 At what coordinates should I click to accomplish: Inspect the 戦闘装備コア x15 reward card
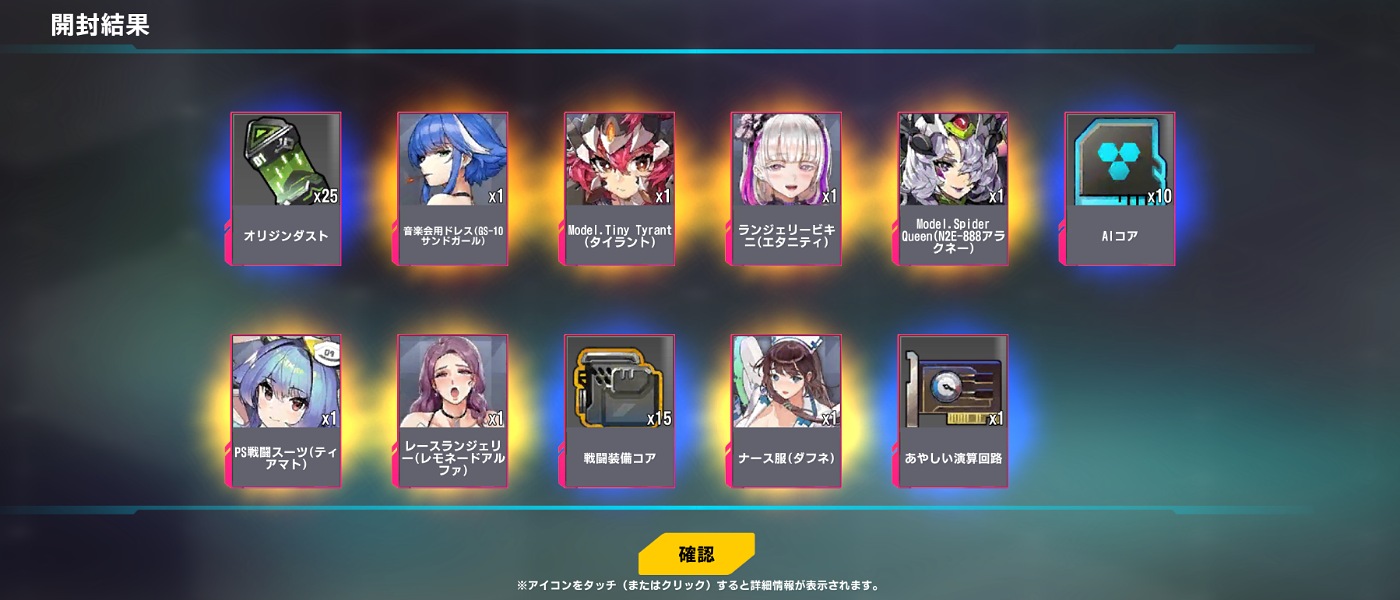coord(619,410)
